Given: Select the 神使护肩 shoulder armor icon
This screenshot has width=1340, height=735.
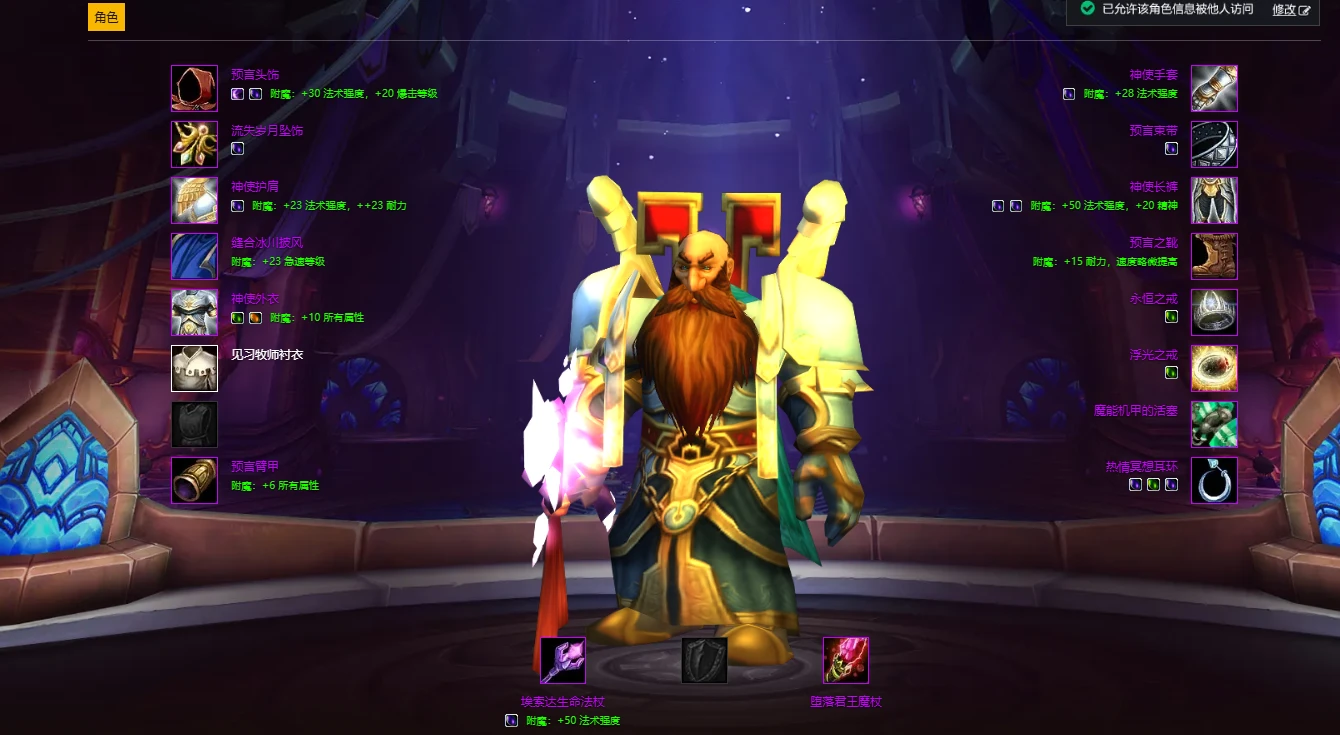Looking at the screenshot, I should click(194, 200).
